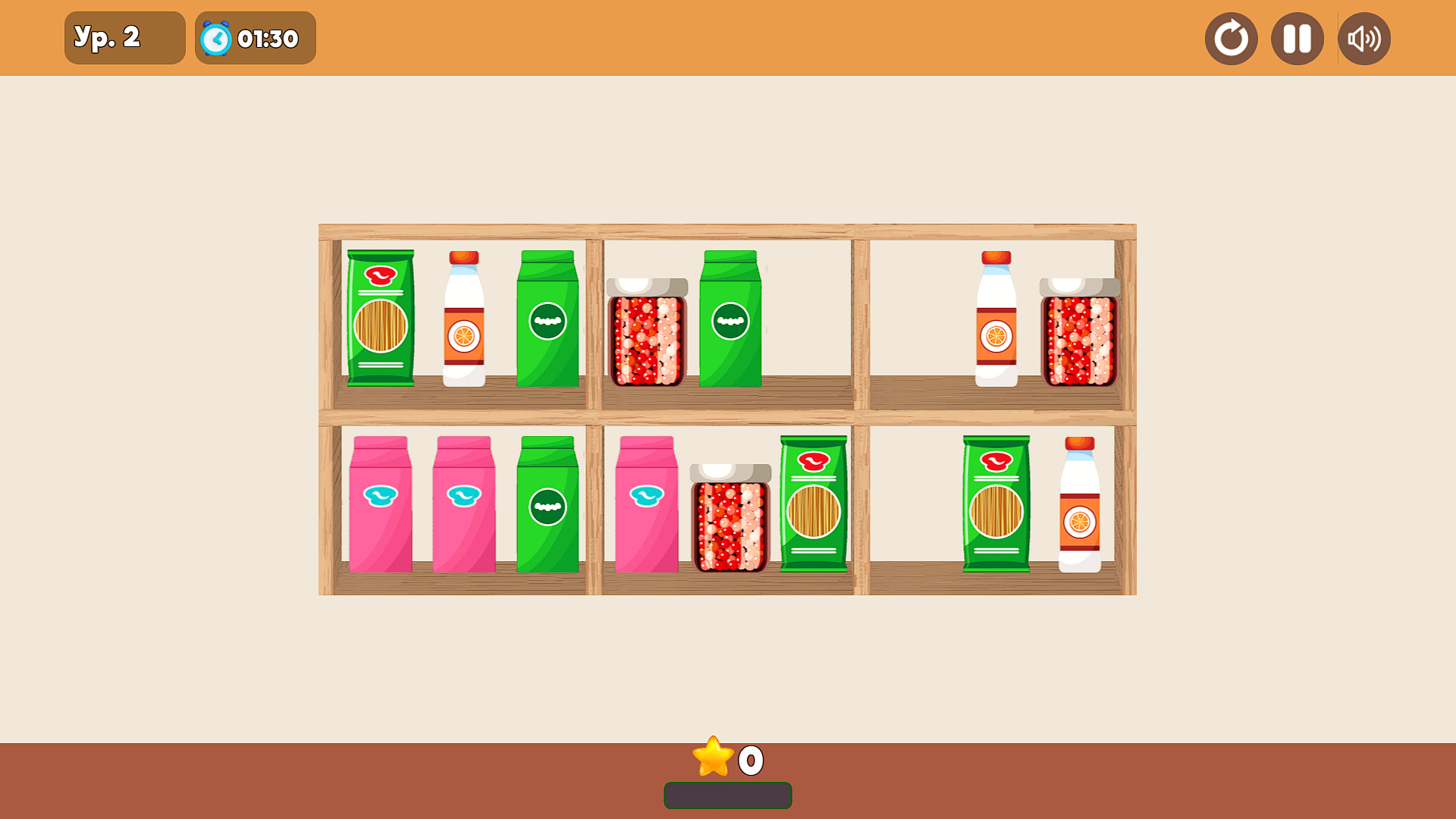The height and width of the screenshot is (819, 1456).
Task: Pick the second pink carton on bottom-left shelf
Action: pyautogui.click(x=463, y=500)
